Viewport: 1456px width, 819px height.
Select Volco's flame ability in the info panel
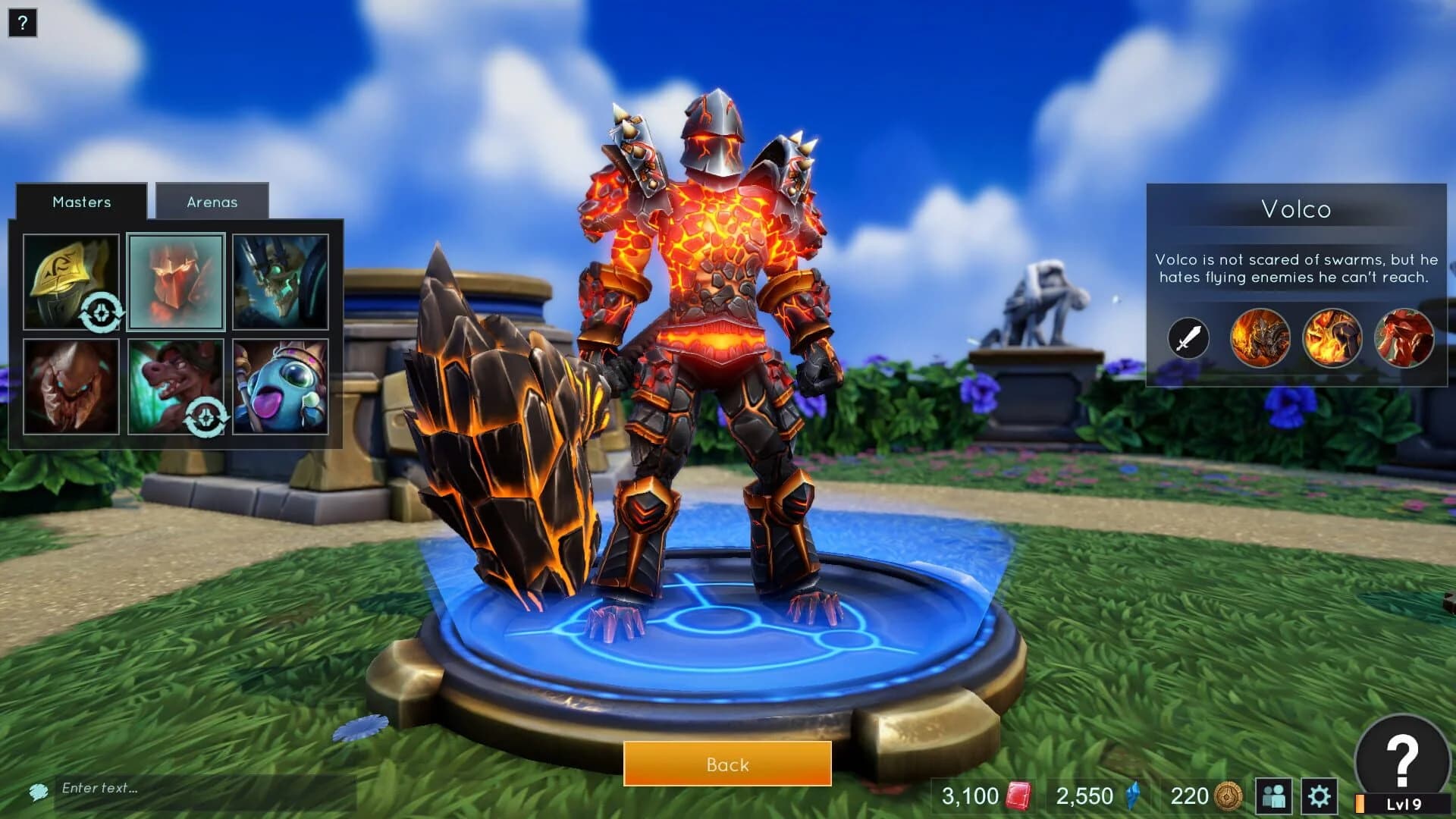pyautogui.click(x=1331, y=339)
